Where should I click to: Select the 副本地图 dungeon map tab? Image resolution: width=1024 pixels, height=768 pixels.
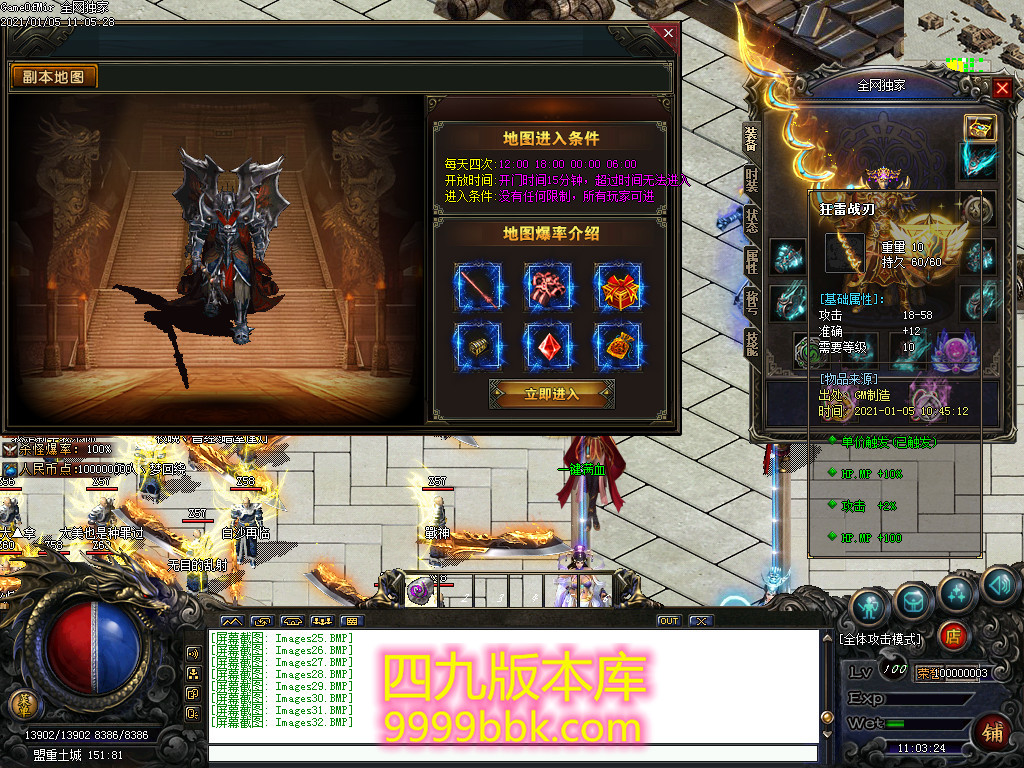(x=54, y=77)
